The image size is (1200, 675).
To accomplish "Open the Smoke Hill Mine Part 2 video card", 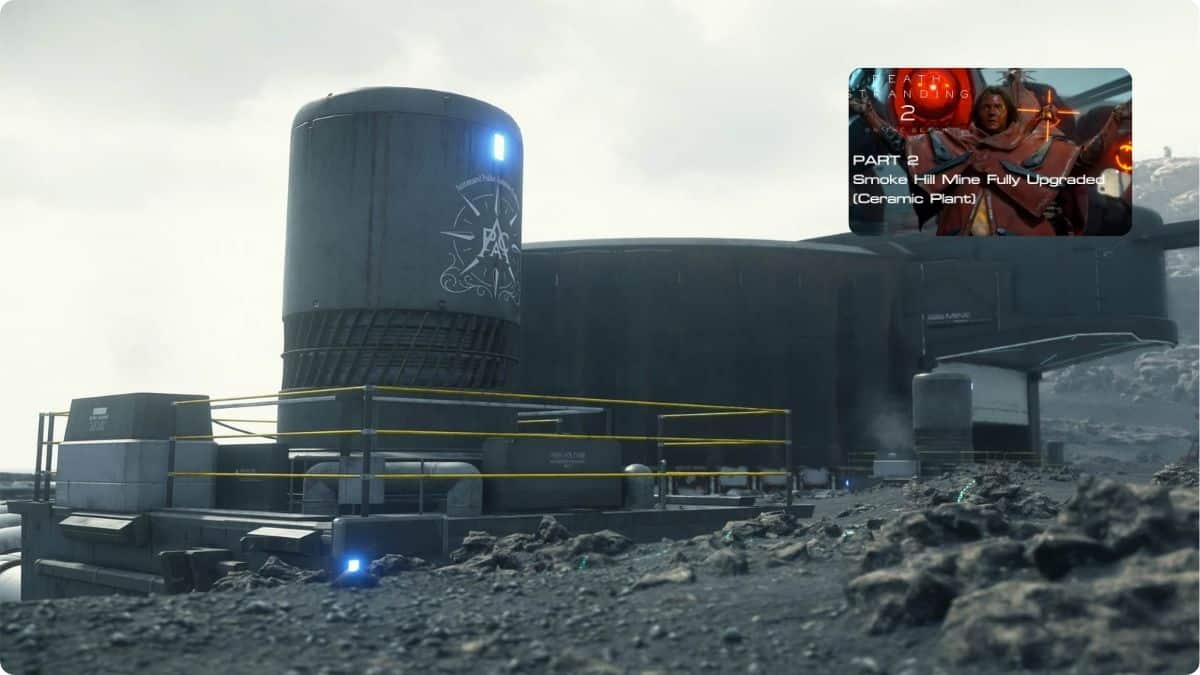I will click(989, 152).
